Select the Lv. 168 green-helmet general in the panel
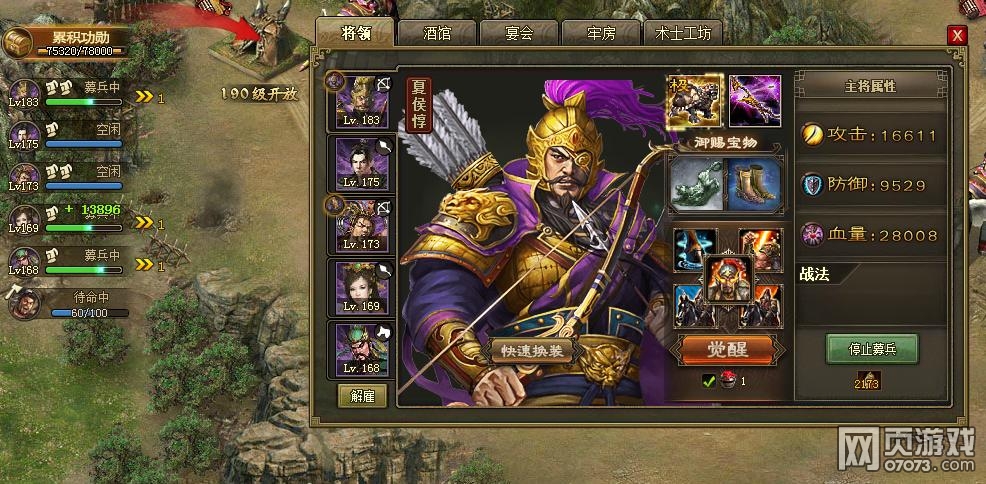 [362, 349]
